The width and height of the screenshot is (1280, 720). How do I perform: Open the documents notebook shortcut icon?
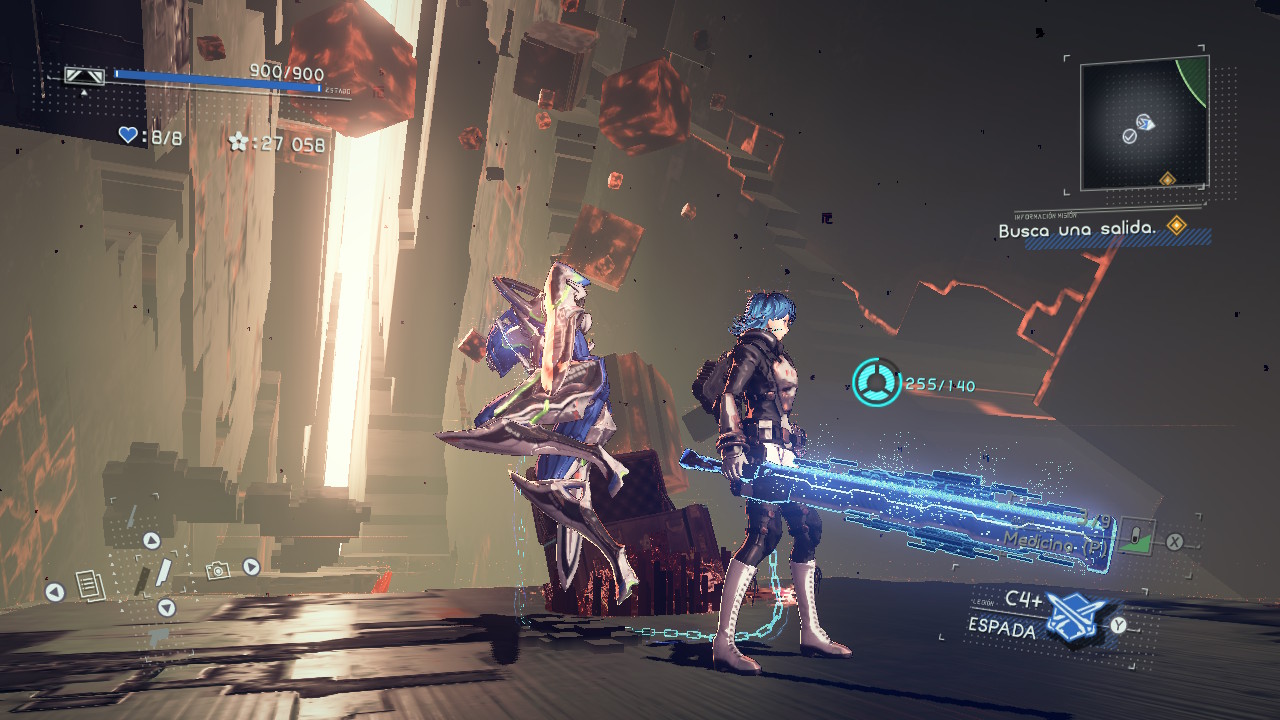click(x=88, y=585)
